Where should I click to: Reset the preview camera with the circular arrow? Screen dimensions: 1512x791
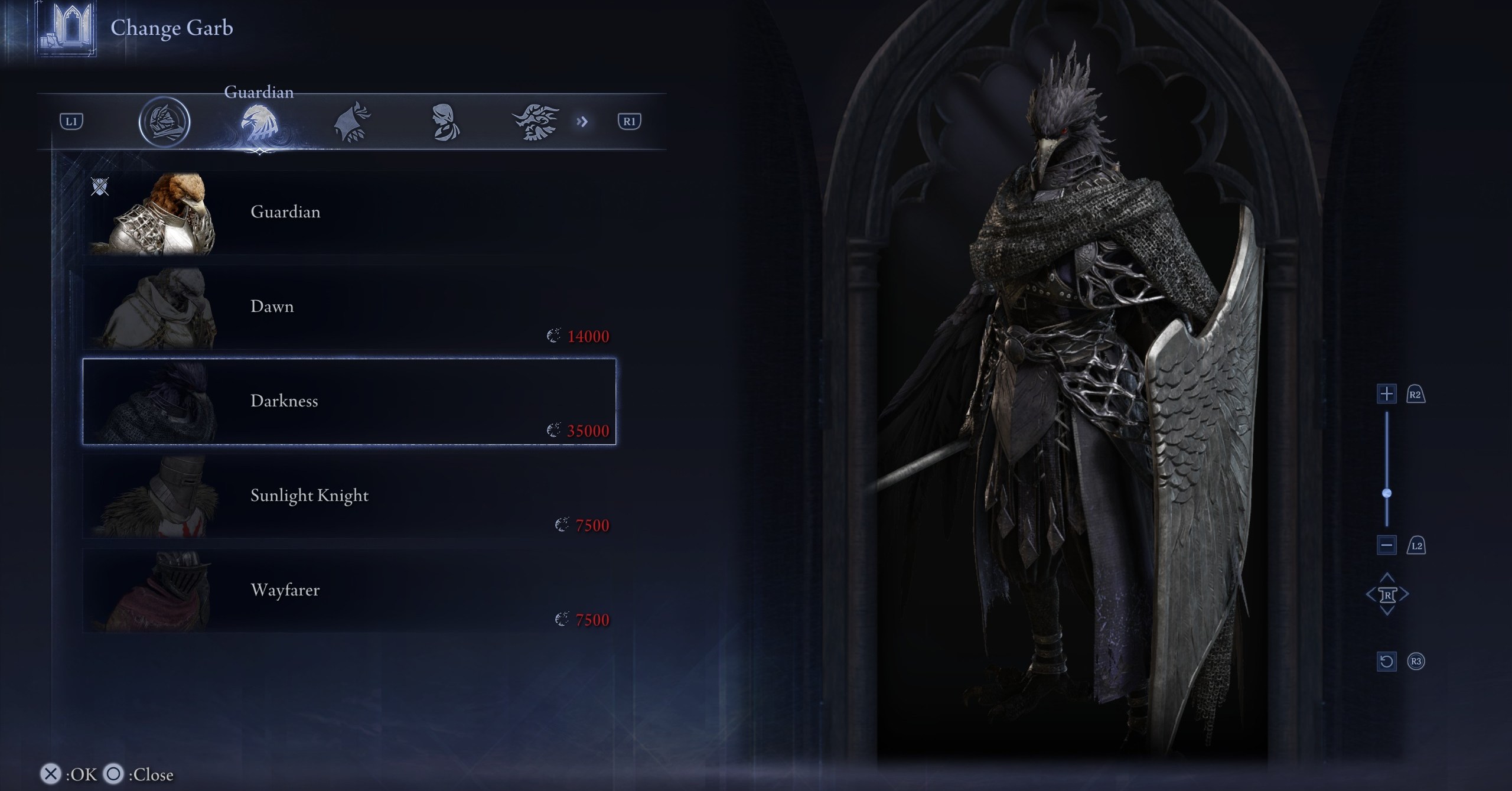pyautogui.click(x=1386, y=661)
